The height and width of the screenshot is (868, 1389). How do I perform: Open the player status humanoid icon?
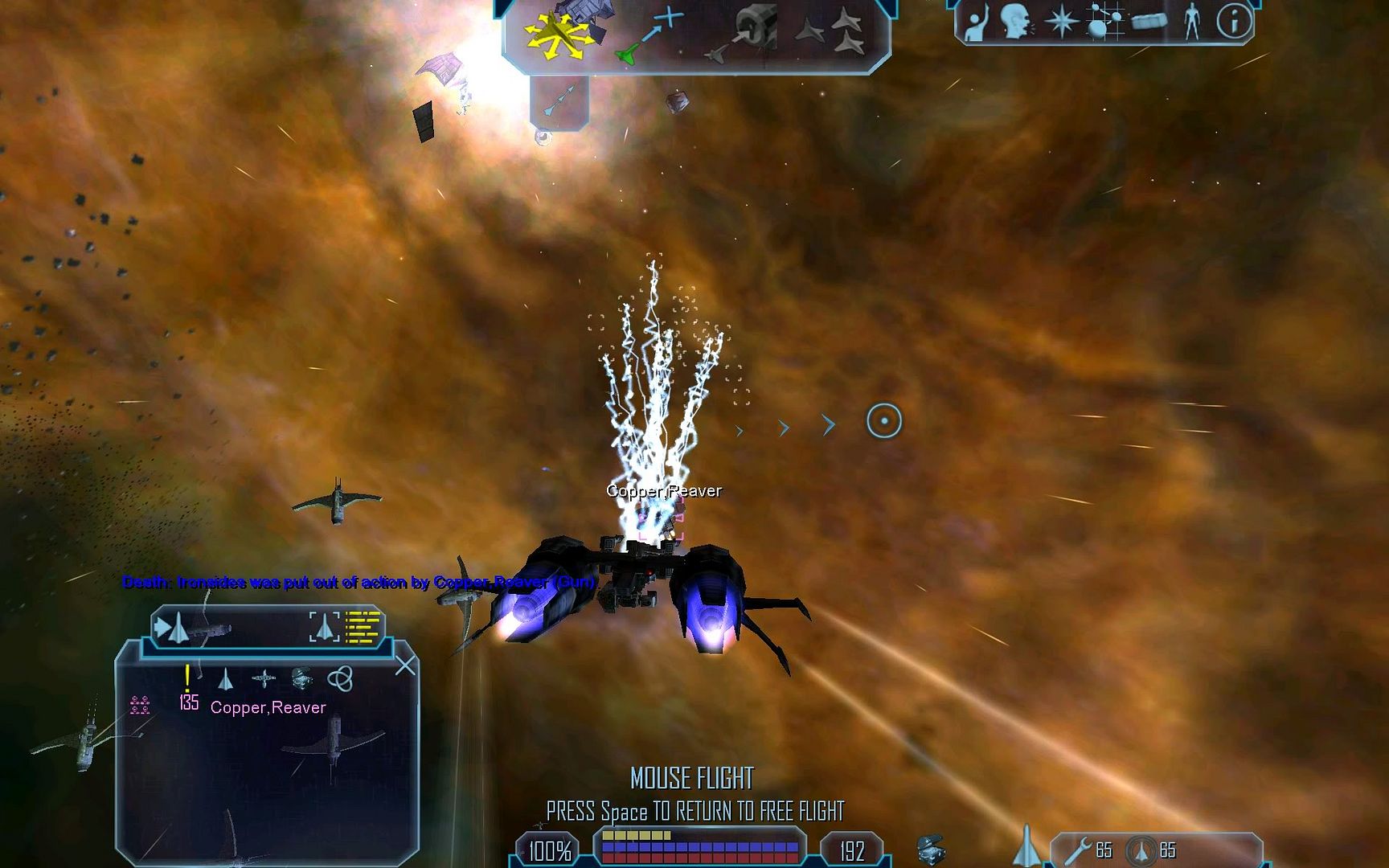click(x=1191, y=22)
